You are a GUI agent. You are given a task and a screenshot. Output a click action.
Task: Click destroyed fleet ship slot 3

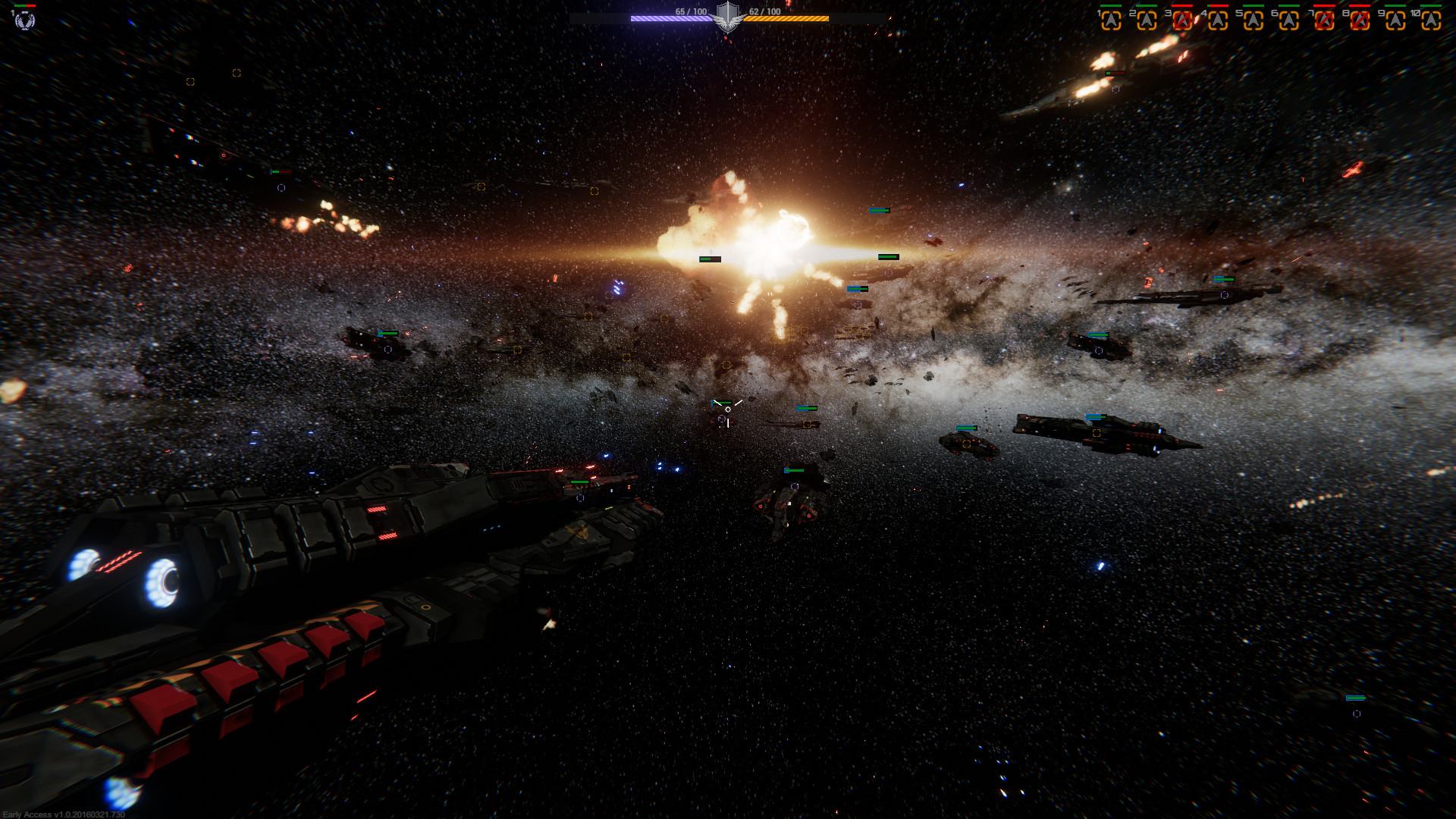click(x=1182, y=21)
